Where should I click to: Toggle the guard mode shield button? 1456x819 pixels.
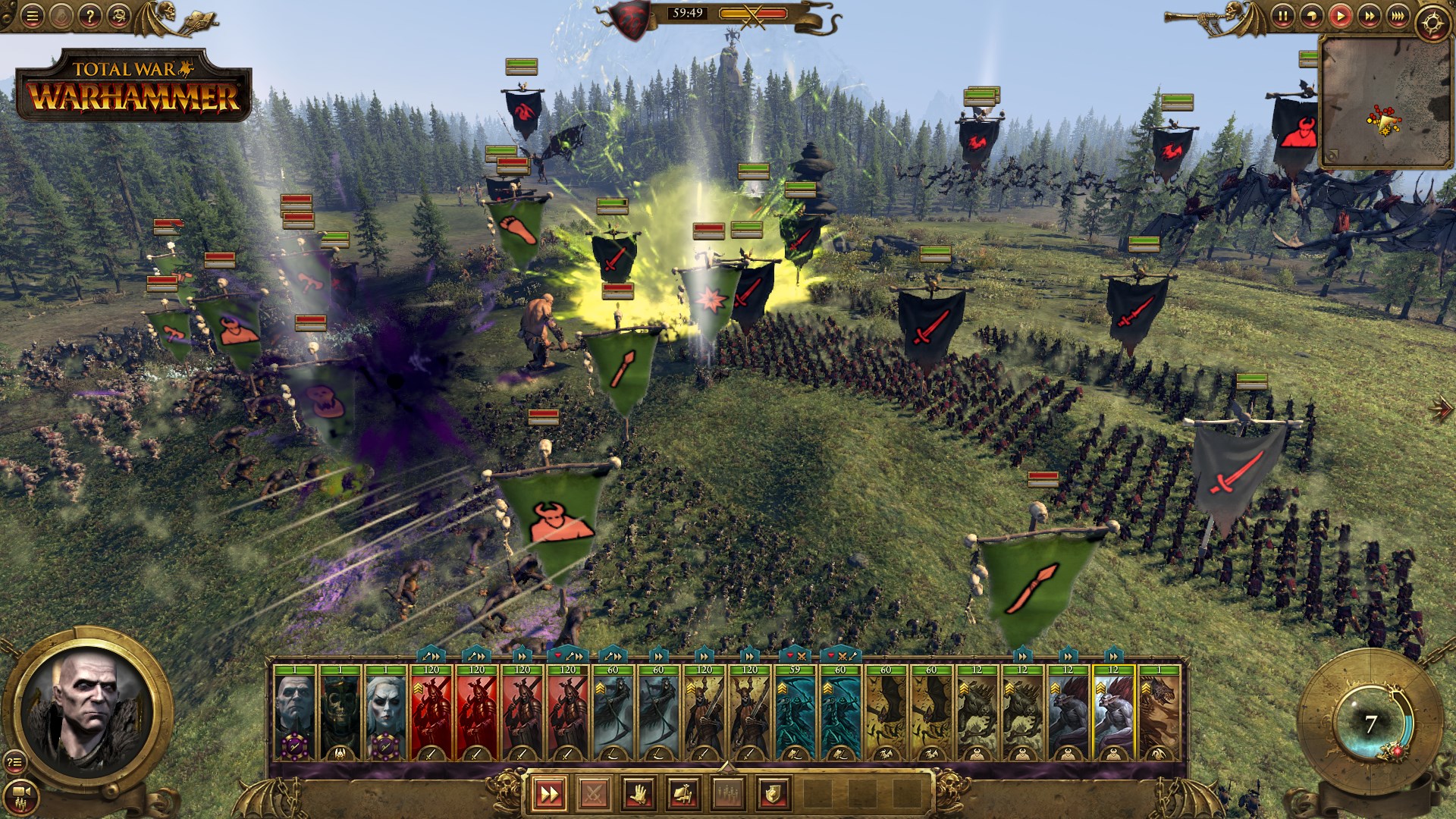coord(772,794)
